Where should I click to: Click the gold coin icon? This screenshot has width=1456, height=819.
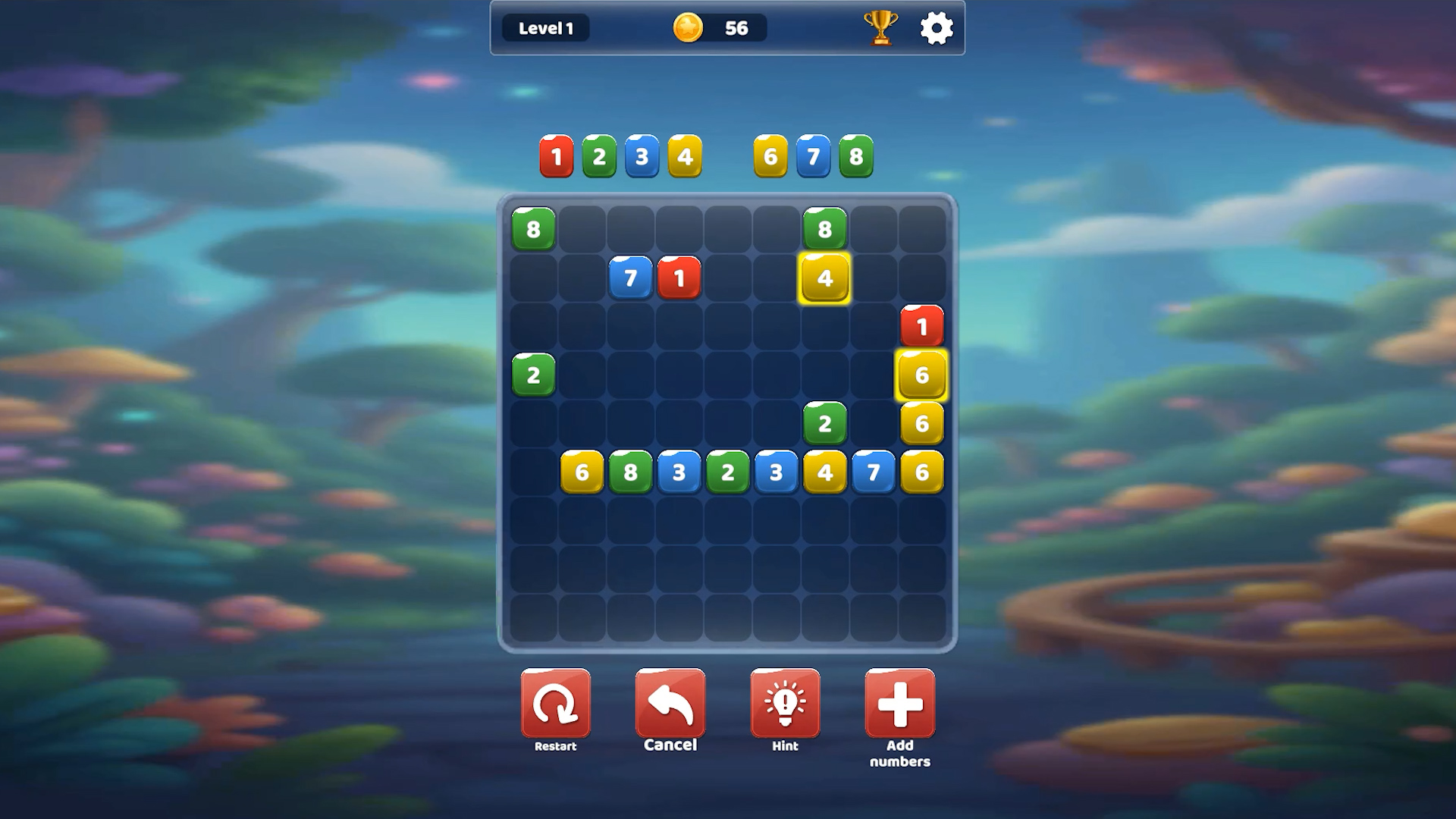(x=687, y=28)
